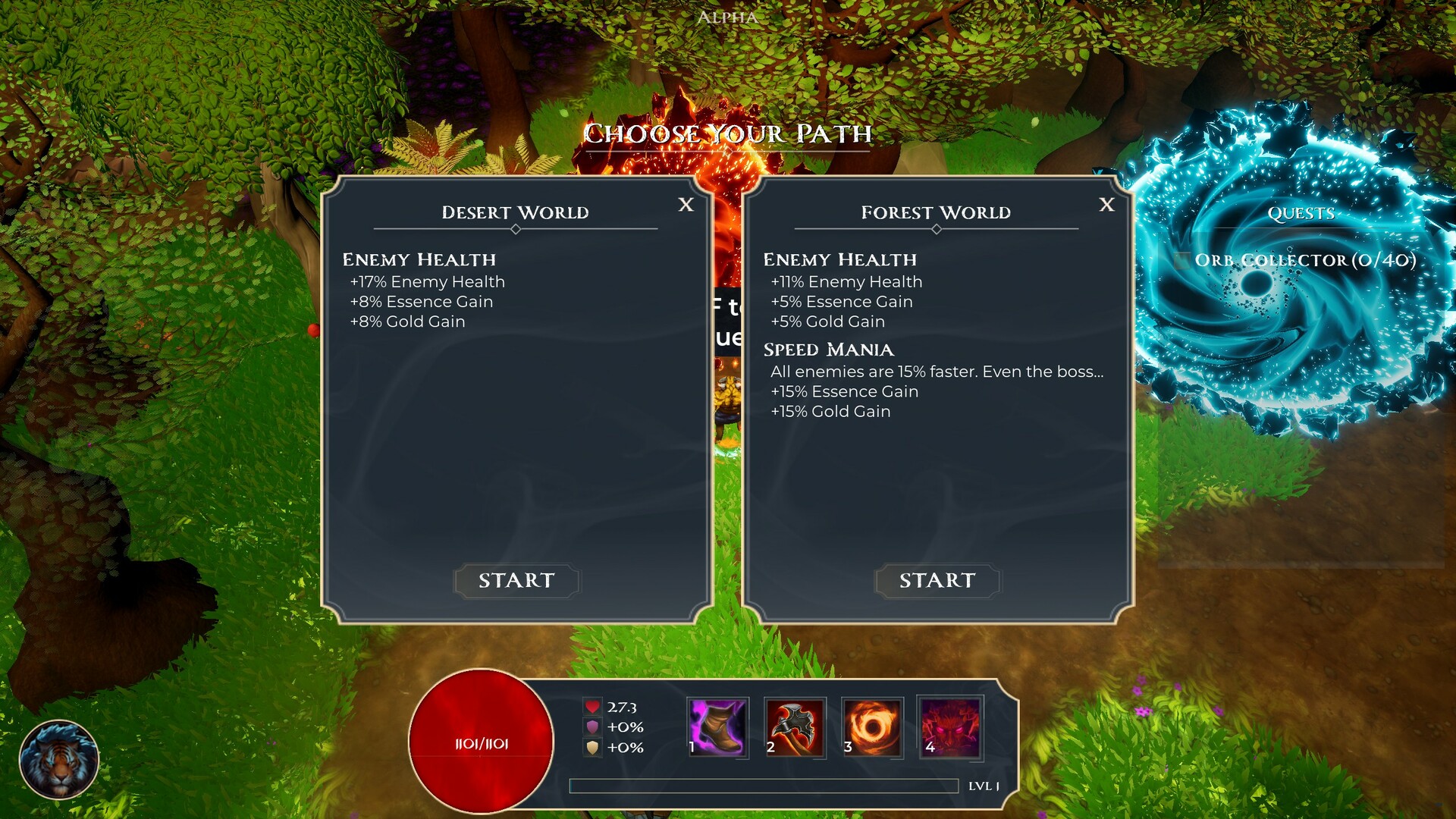Close the Desert World panel
Image resolution: width=1456 pixels, height=819 pixels.
pos(685,205)
